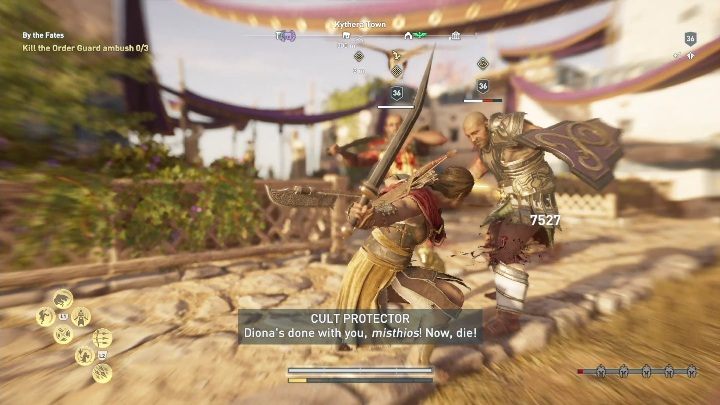
Task: Trigger the warrior stance ability icon
Action: 81,317
